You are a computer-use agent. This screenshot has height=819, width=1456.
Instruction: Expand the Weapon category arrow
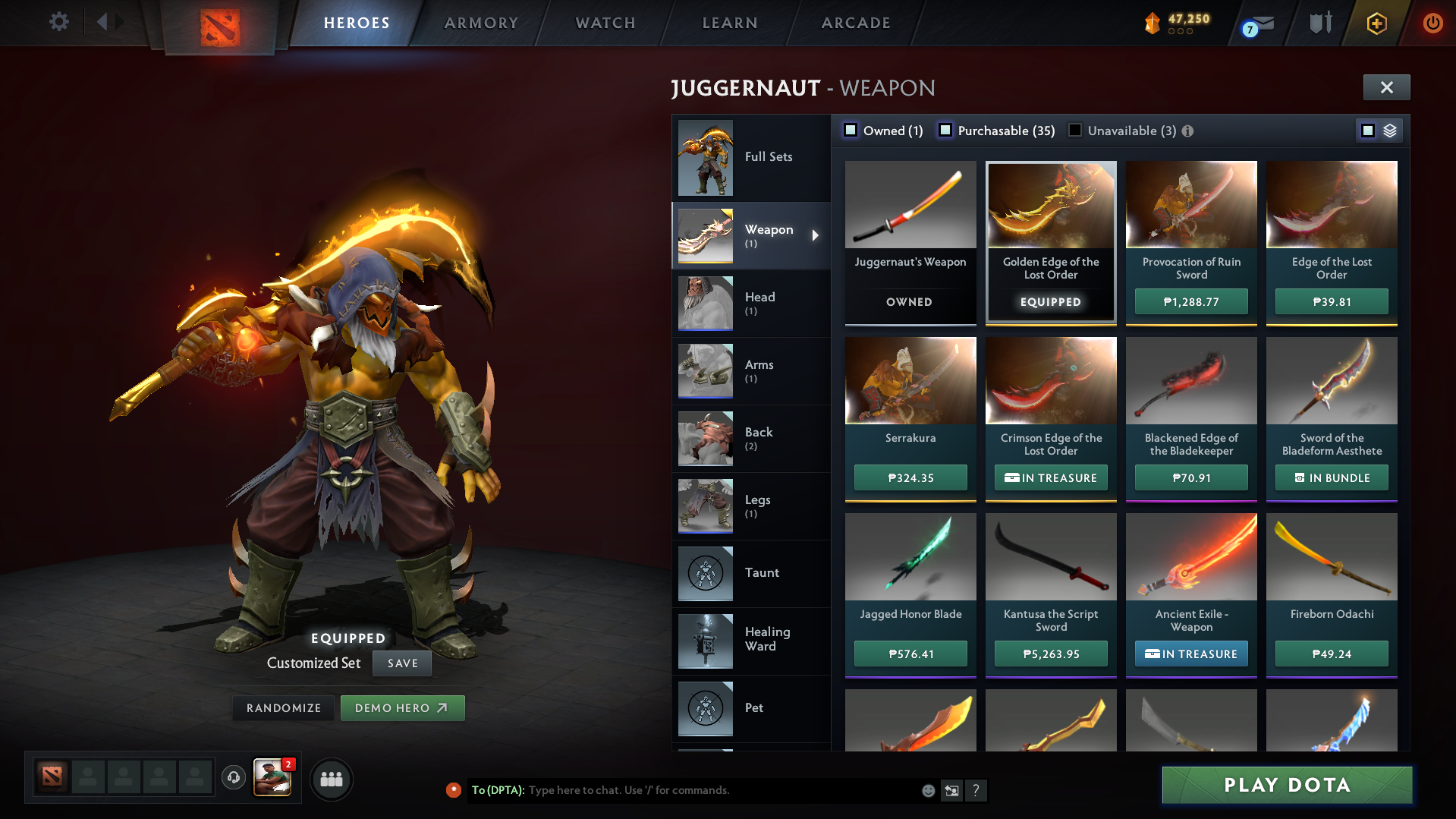tap(816, 235)
